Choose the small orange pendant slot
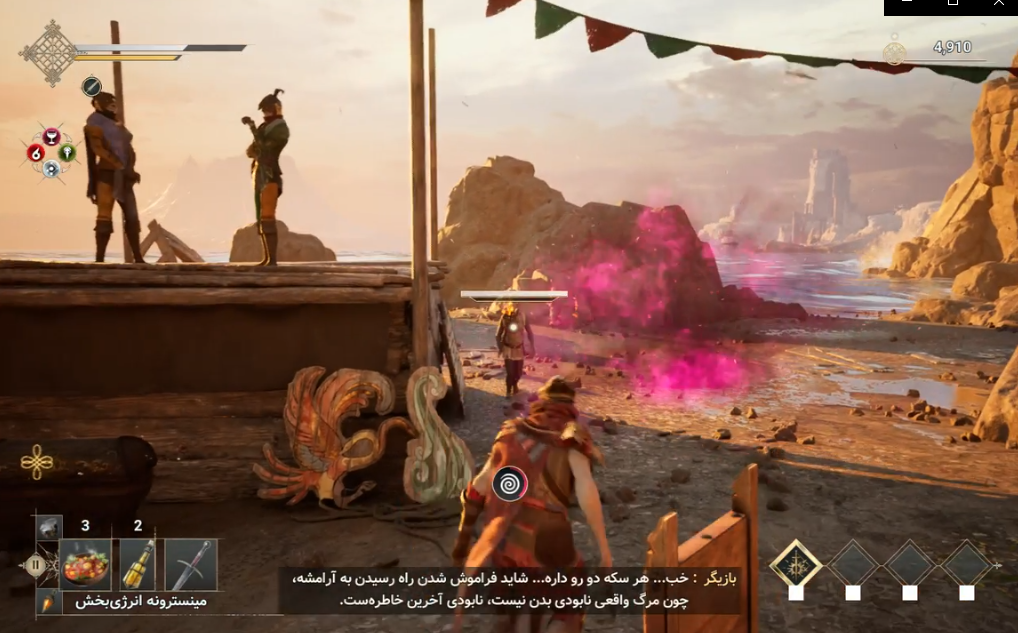Image resolution: width=1018 pixels, height=633 pixels. [x=47, y=602]
